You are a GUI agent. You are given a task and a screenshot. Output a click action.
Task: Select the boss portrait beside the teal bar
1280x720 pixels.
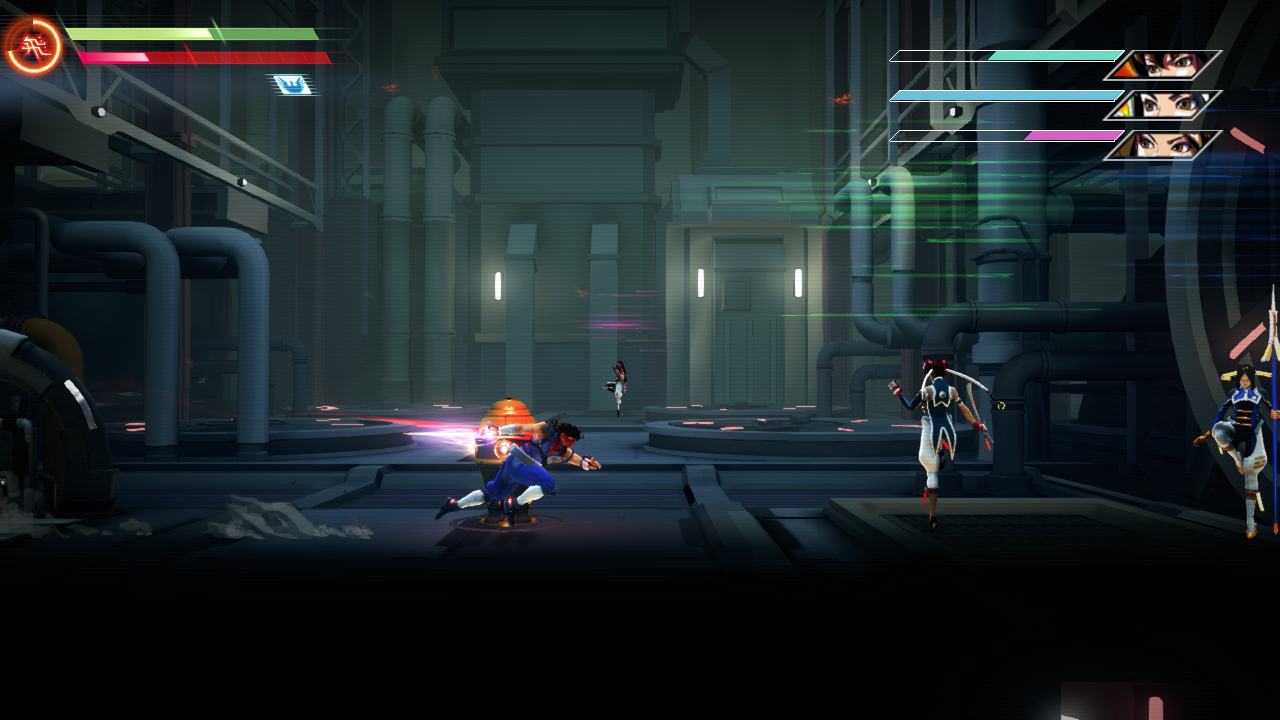(x=1163, y=65)
